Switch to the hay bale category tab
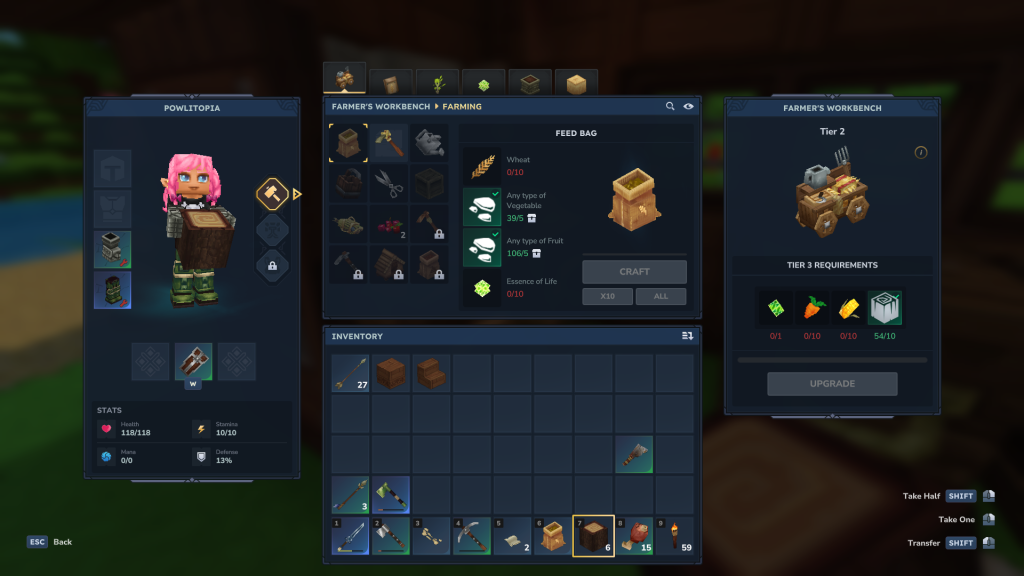Screen dimensions: 1024x576 [576, 84]
